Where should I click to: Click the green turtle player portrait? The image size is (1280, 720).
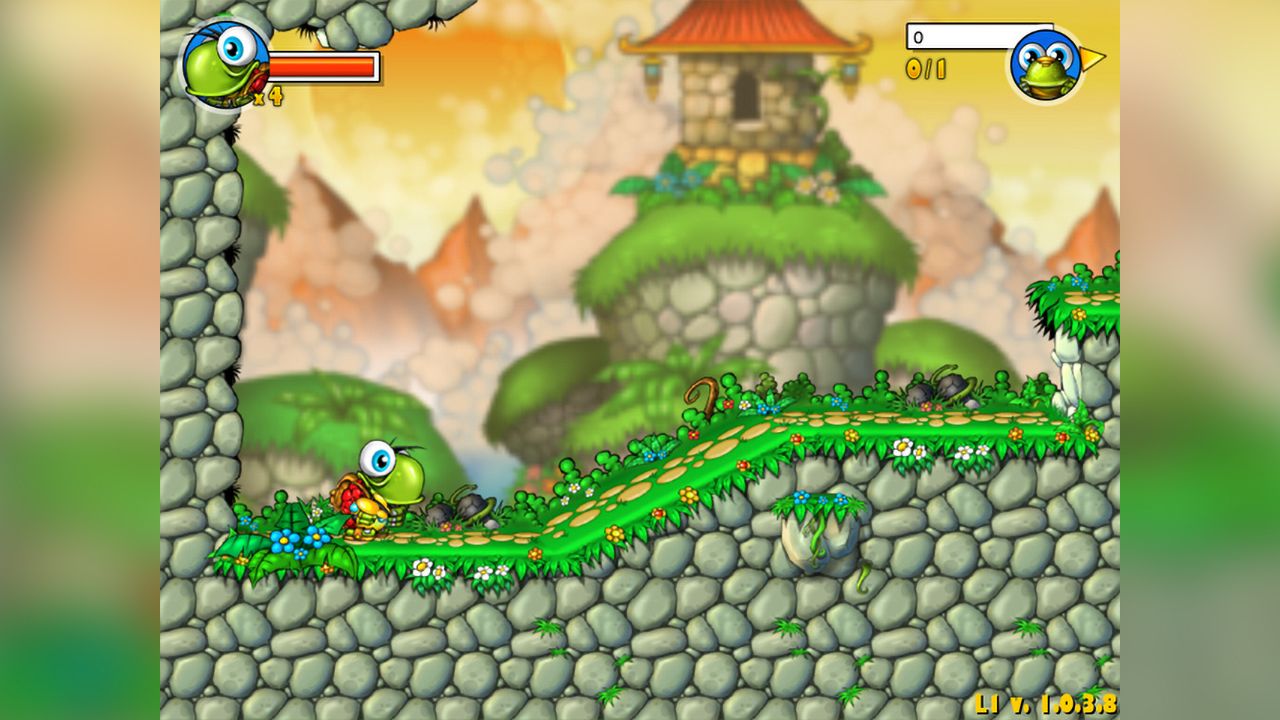pos(225,64)
